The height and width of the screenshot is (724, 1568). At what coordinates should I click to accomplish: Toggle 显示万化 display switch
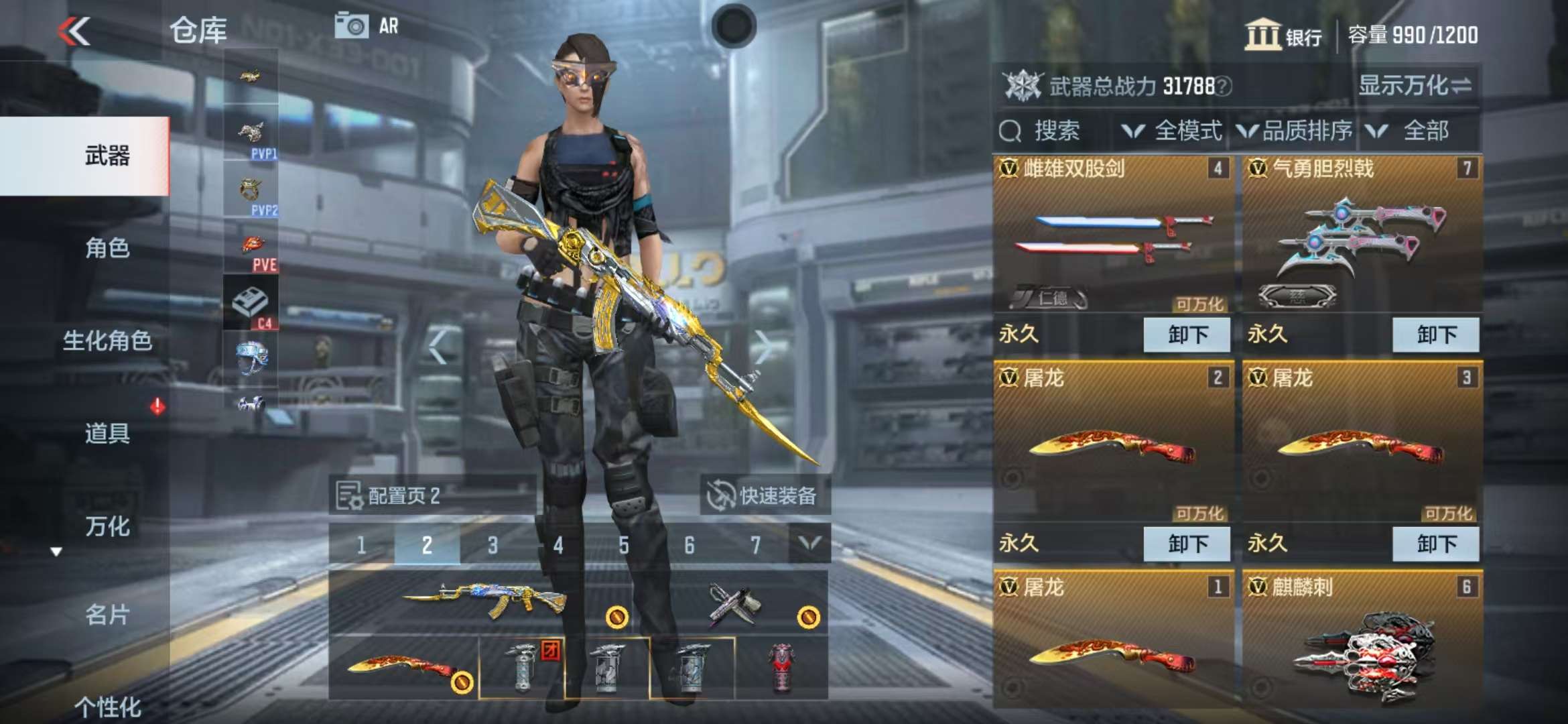1415,86
